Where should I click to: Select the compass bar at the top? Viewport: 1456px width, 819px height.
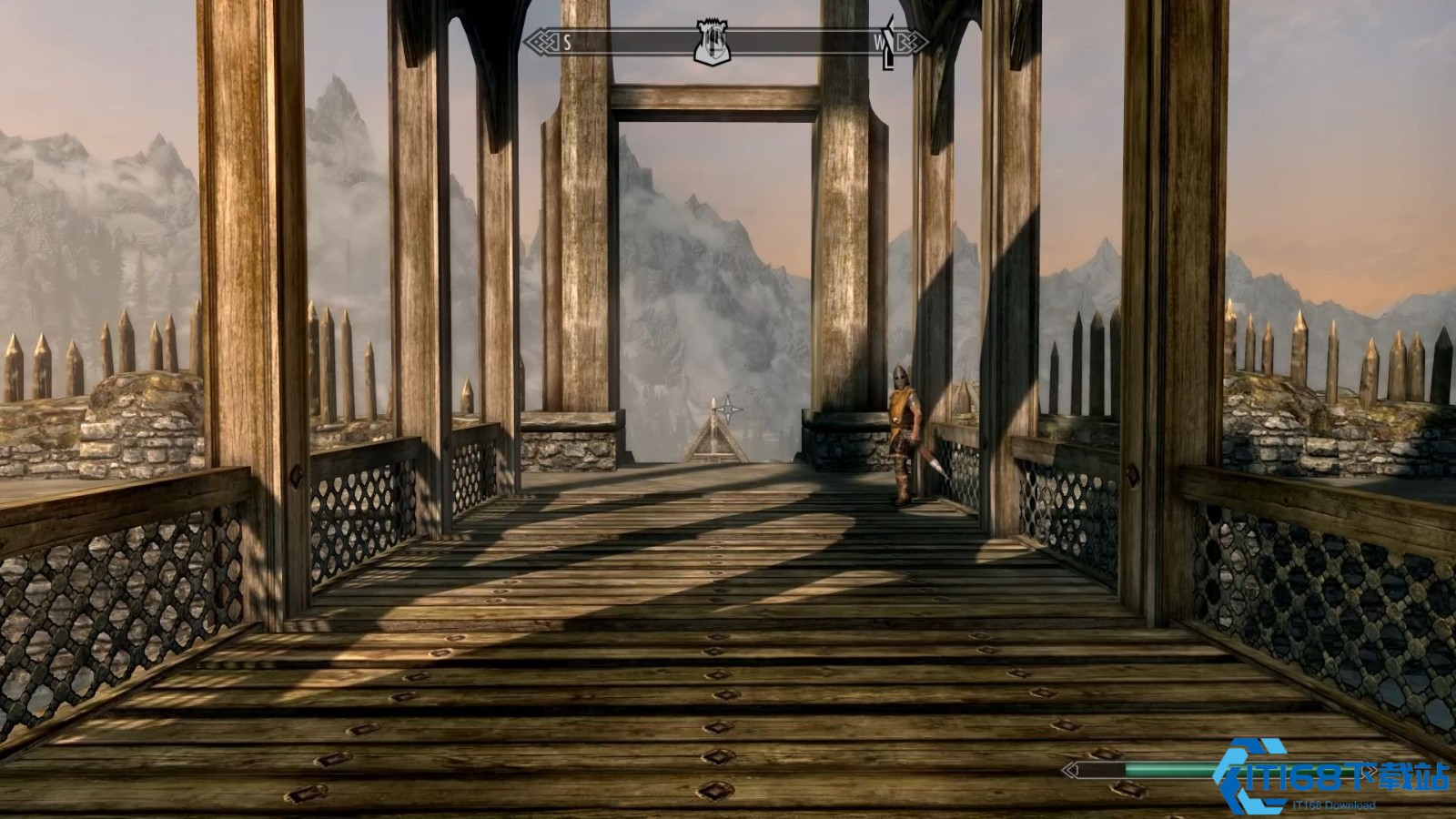628,42
